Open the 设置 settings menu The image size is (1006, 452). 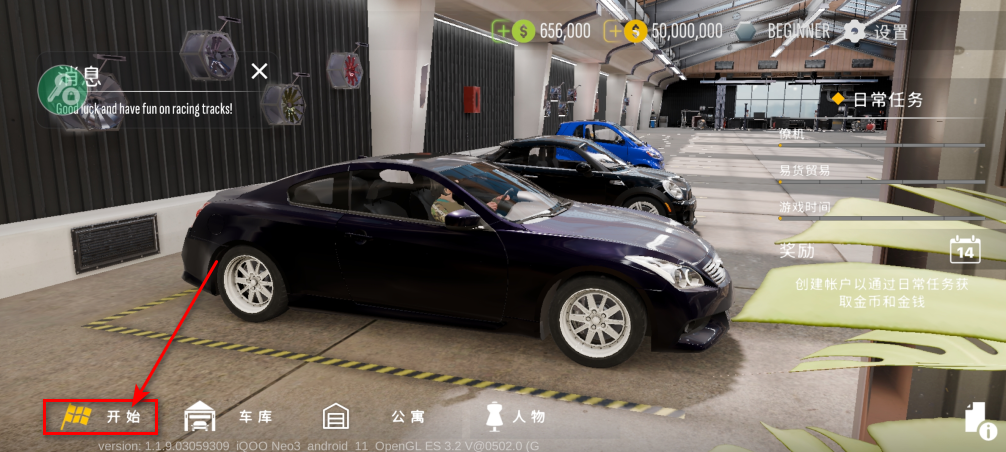(876, 31)
